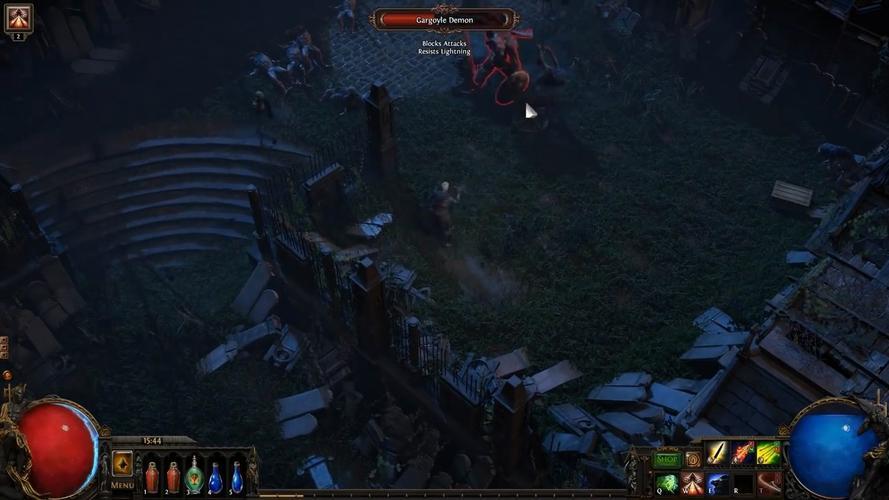This screenshot has height=500, width=889.
Task: Drink the green flask in slot 3
Action: click(x=194, y=476)
